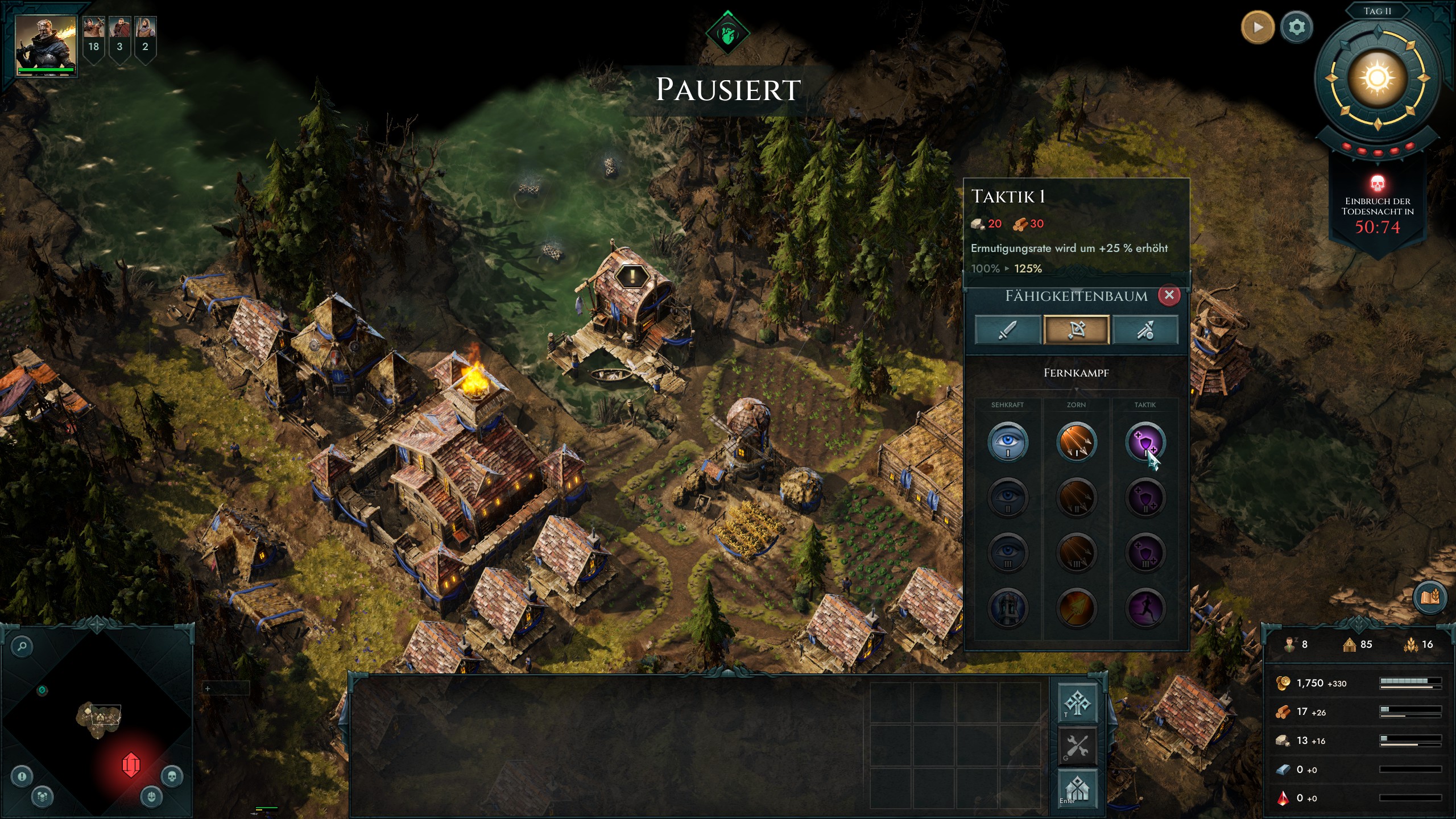Click the exclamation alert button near minimap
Viewport: 1456px width, 819px height.
pos(22,776)
